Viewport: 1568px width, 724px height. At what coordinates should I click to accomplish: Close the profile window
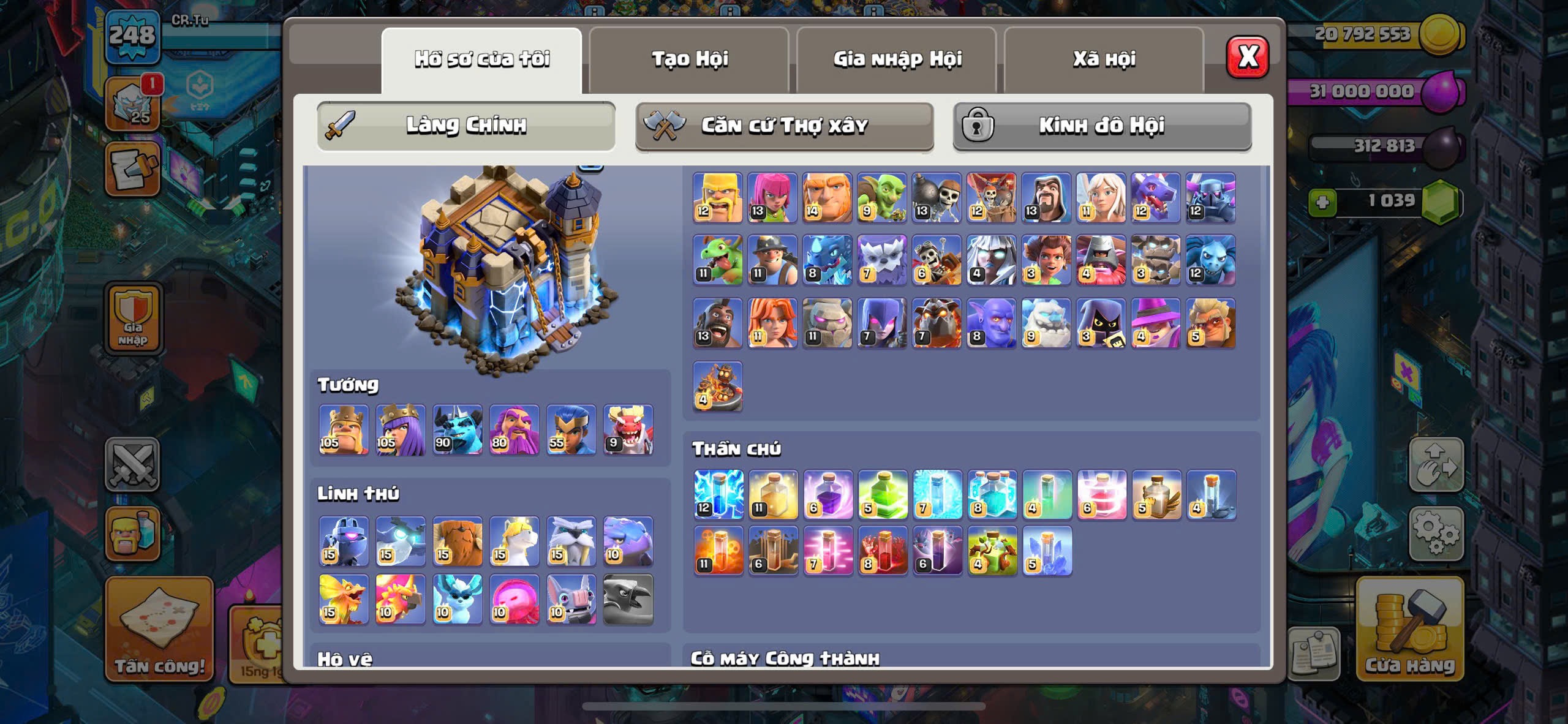(1247, 57)
